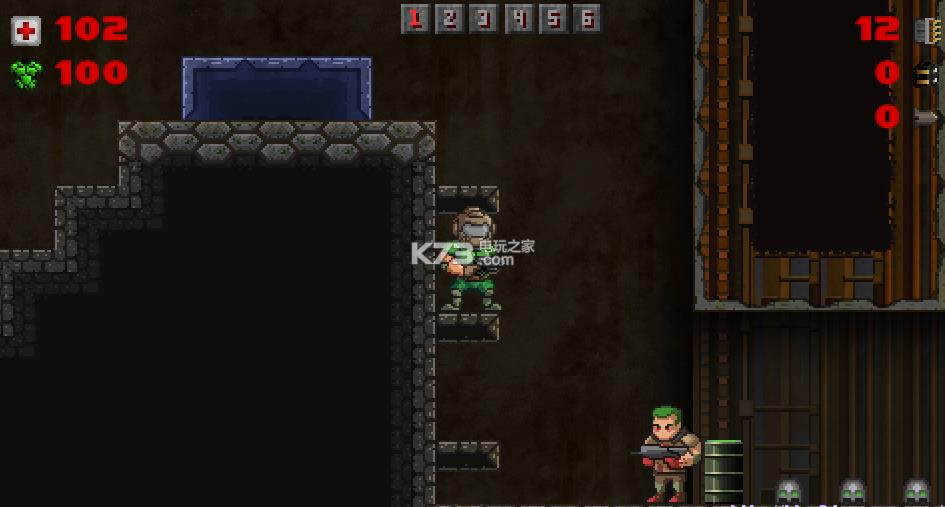This screenshot has width=945, height=507.
Task: Switch to weapon slot 2
Action: [450, 18]
